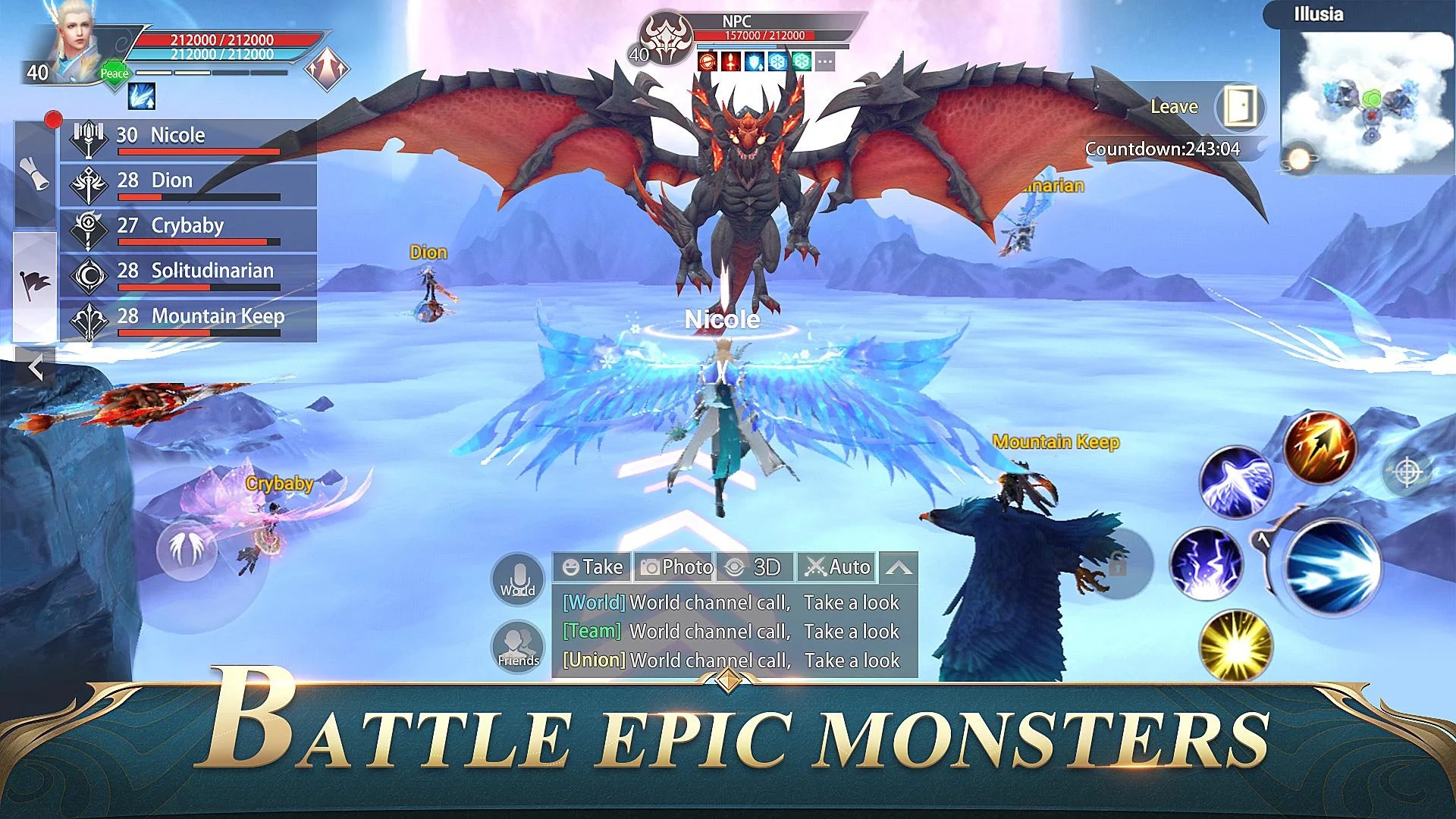Toggle the 3D camera view
This screenshot has height=819, width=1456.
tap(755, 567)
